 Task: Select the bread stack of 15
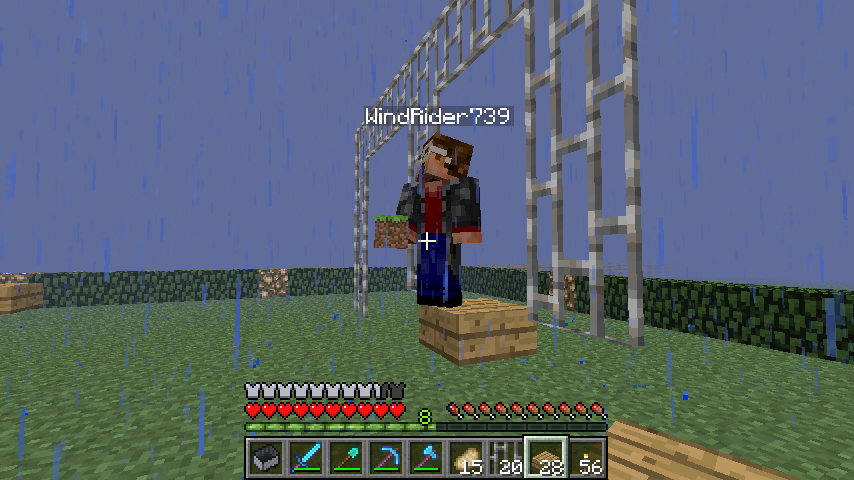(465, 458)
